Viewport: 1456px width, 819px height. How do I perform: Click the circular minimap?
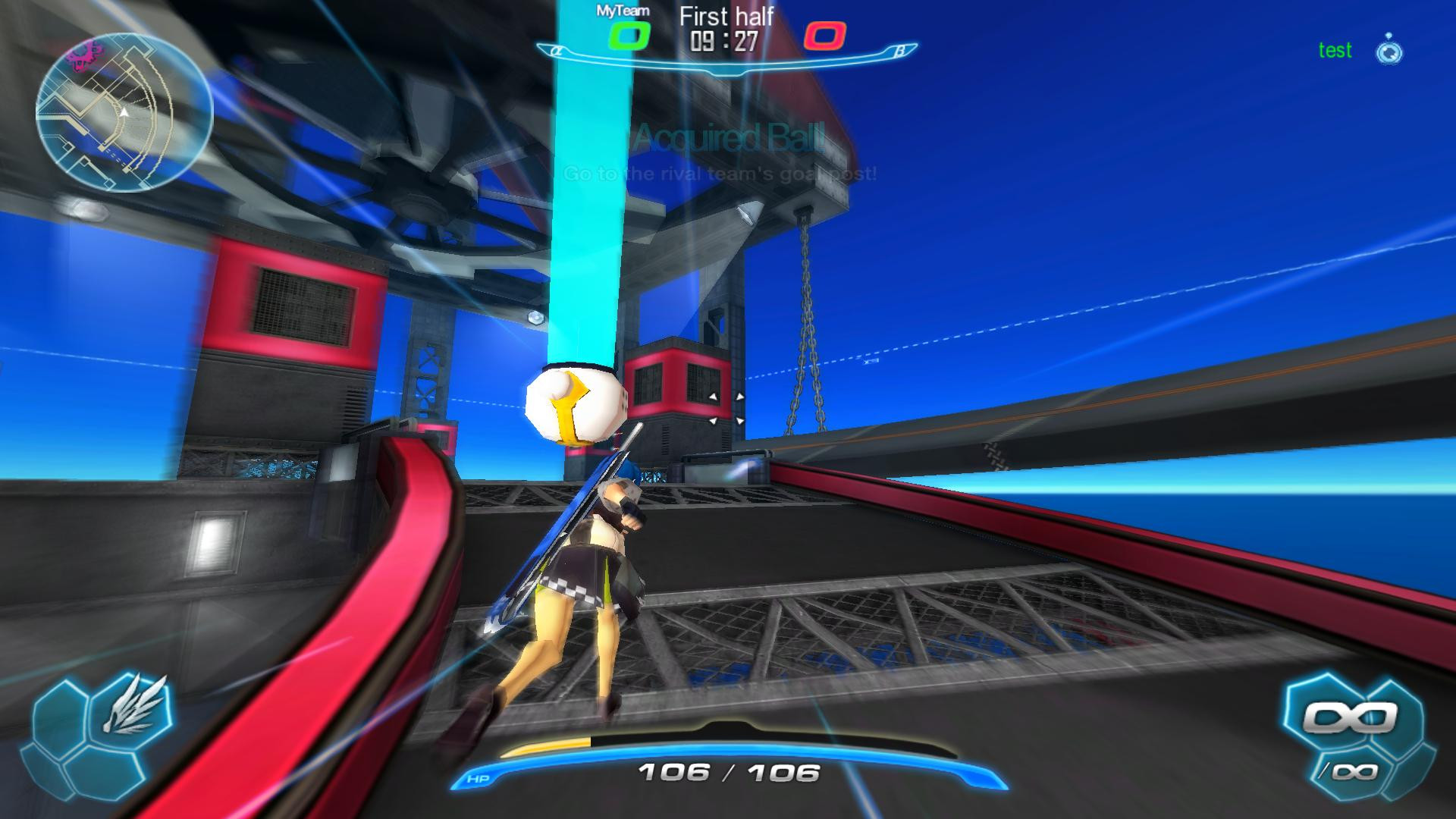(x=124, y=112)
